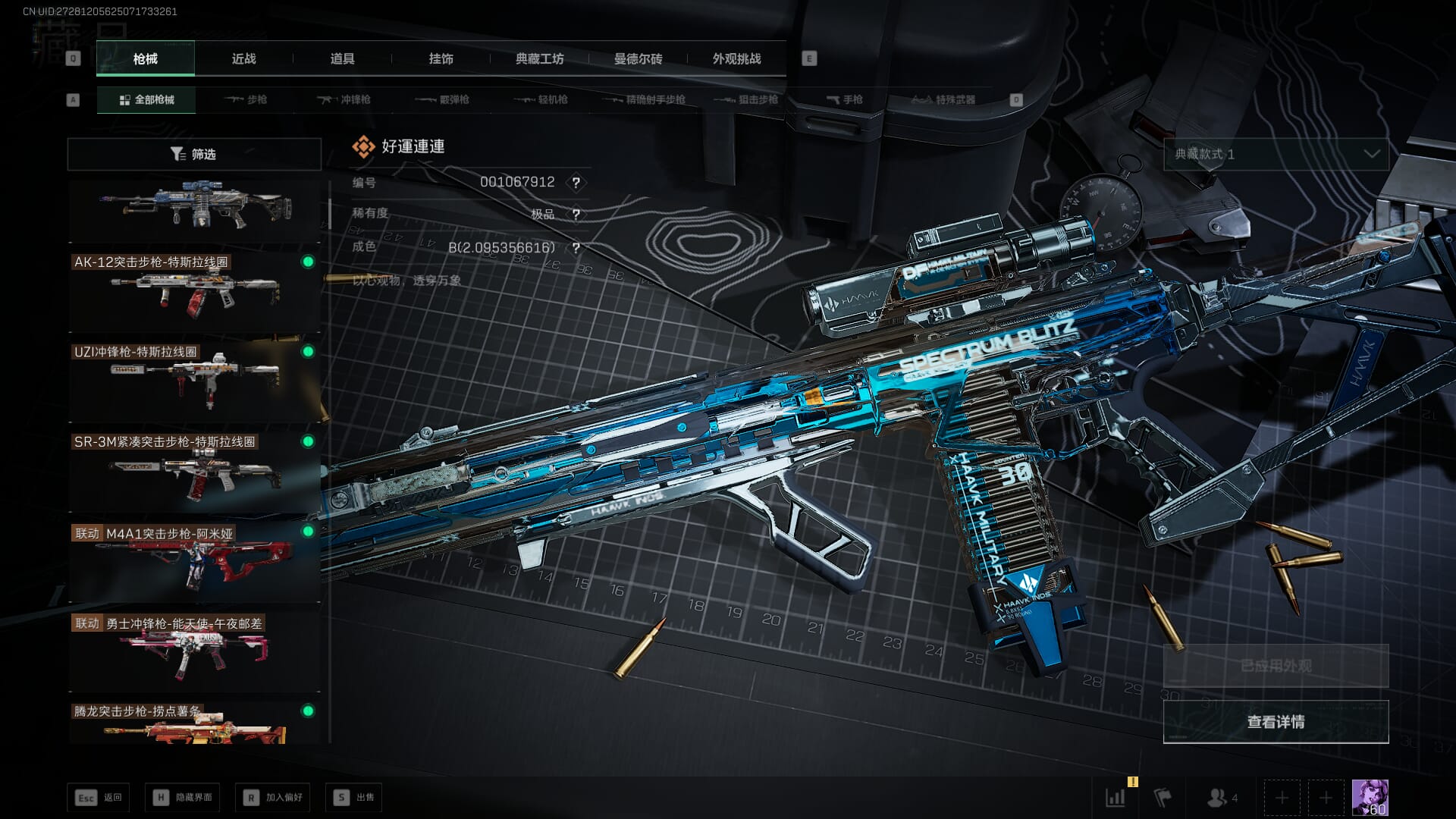Filter weapons by 手枪 pistol category
This screenshot has width=1456, height=819.
coord(844,99)
